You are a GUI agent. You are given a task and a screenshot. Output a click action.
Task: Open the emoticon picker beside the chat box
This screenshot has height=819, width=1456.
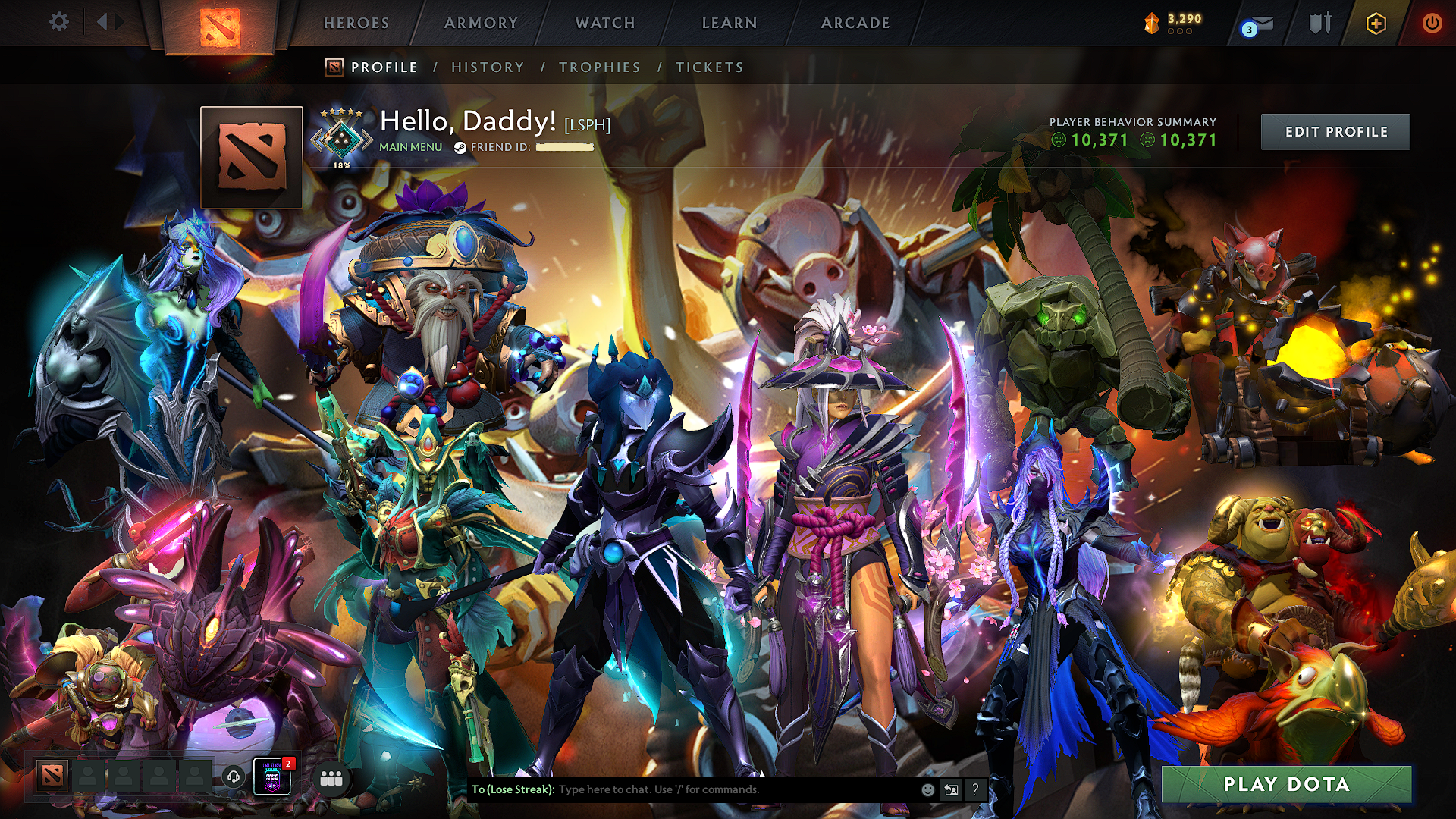pos(927,789)
